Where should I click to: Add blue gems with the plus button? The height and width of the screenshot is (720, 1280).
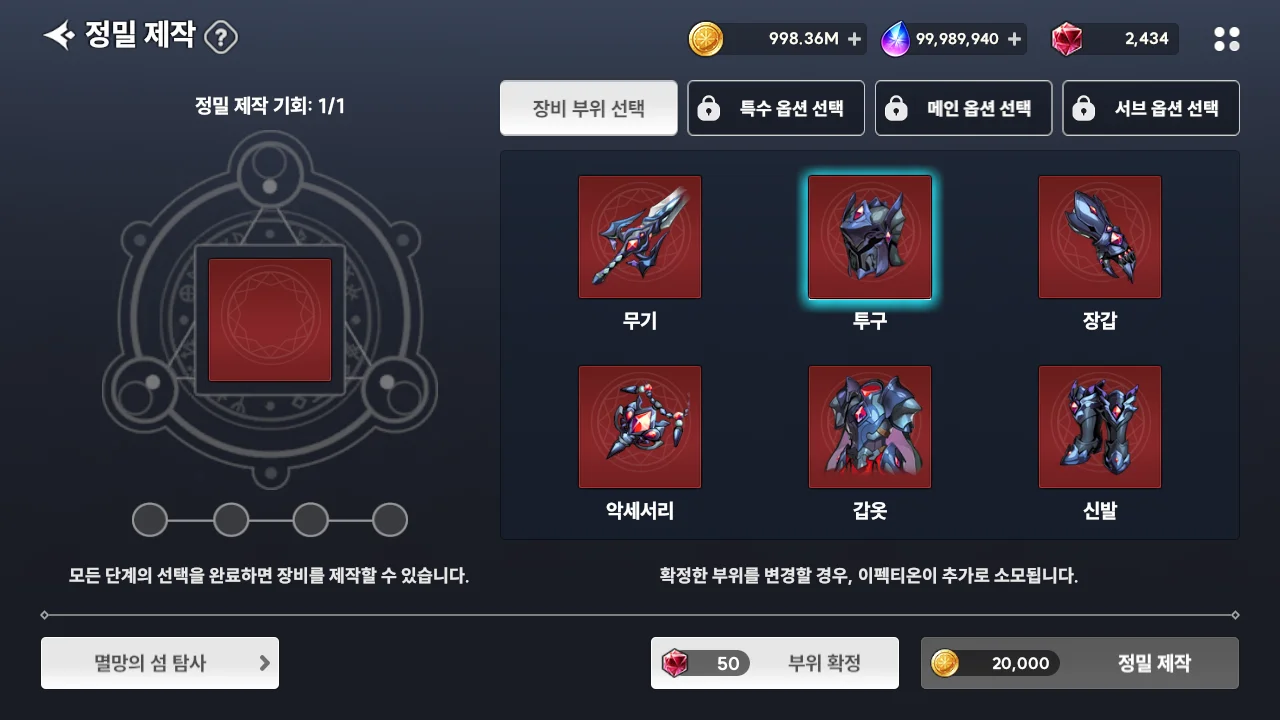pos(1015,39)
